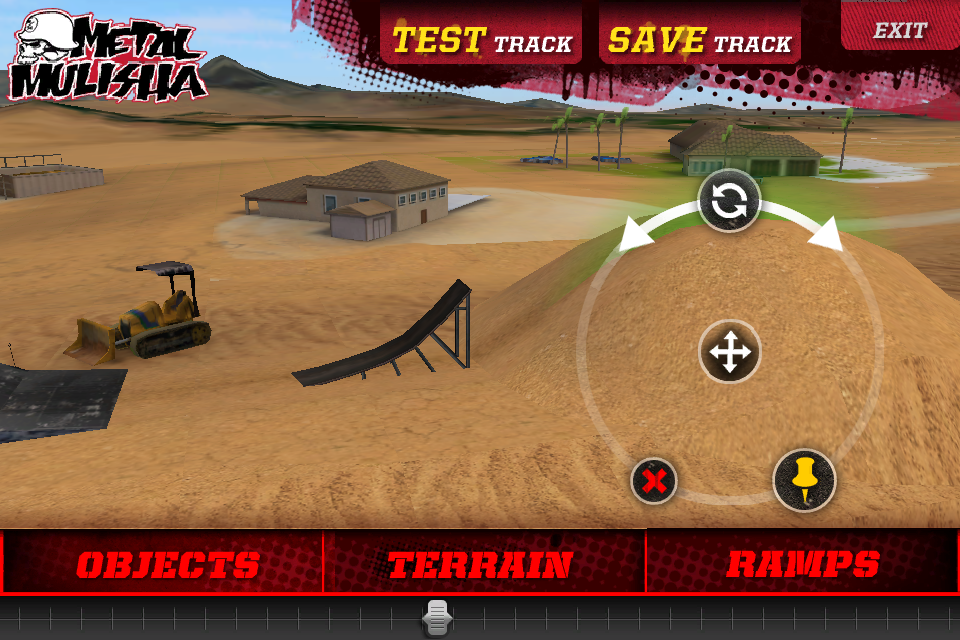Show the Ramps category
The width and height of the screenshot is (960, 640).
802,564
